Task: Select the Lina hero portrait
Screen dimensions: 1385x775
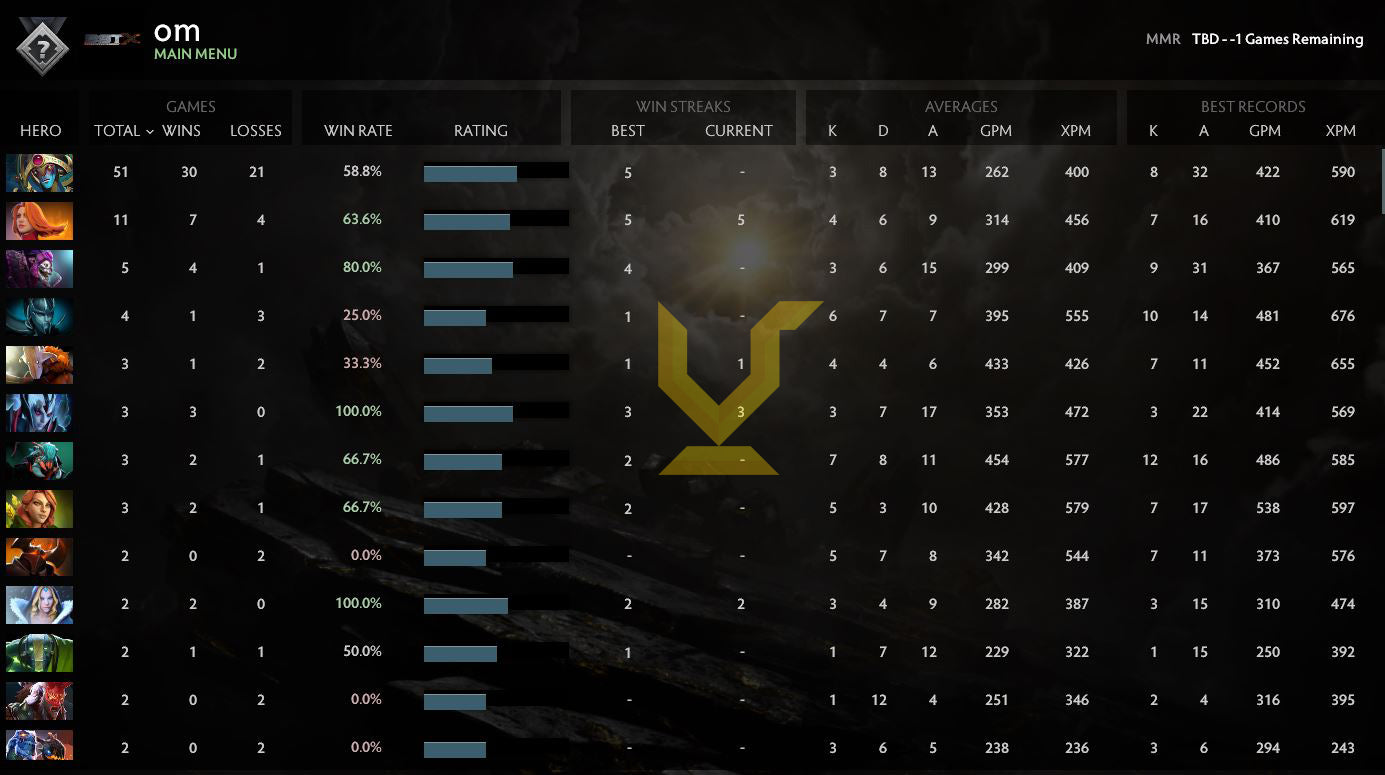Action: [x=39, y=220]
